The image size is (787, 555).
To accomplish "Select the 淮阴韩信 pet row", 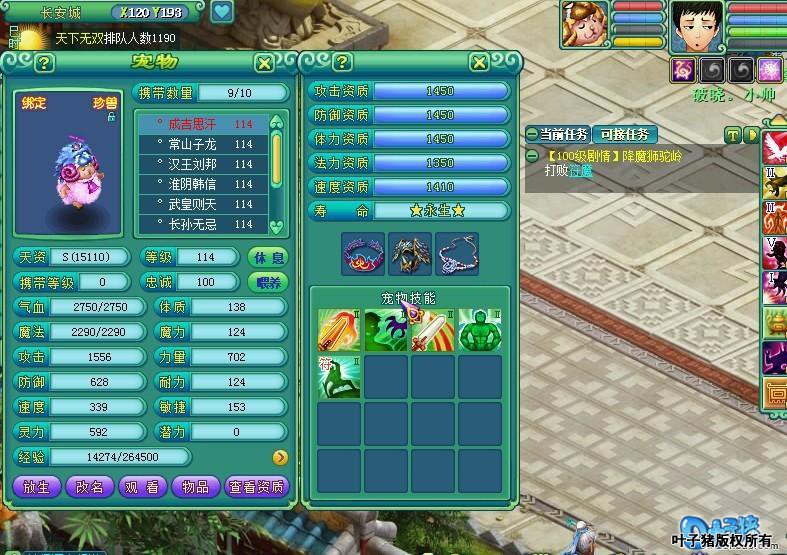I will coord(205,185).
